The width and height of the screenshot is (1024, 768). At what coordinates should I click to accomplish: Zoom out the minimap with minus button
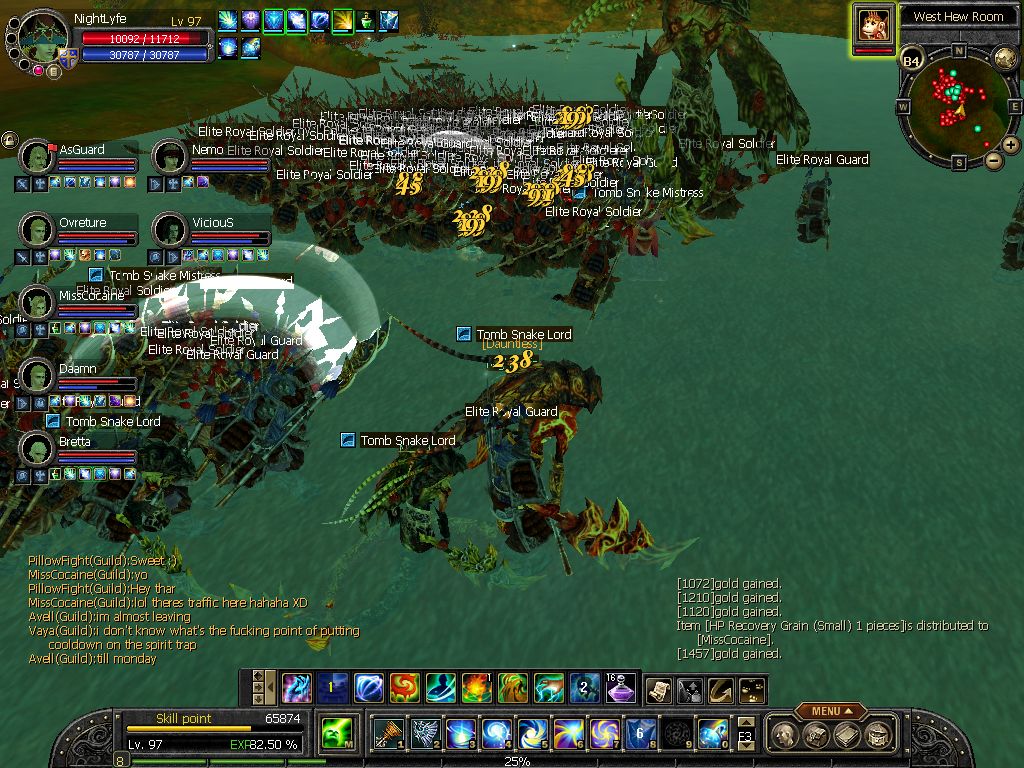[993, 160]
